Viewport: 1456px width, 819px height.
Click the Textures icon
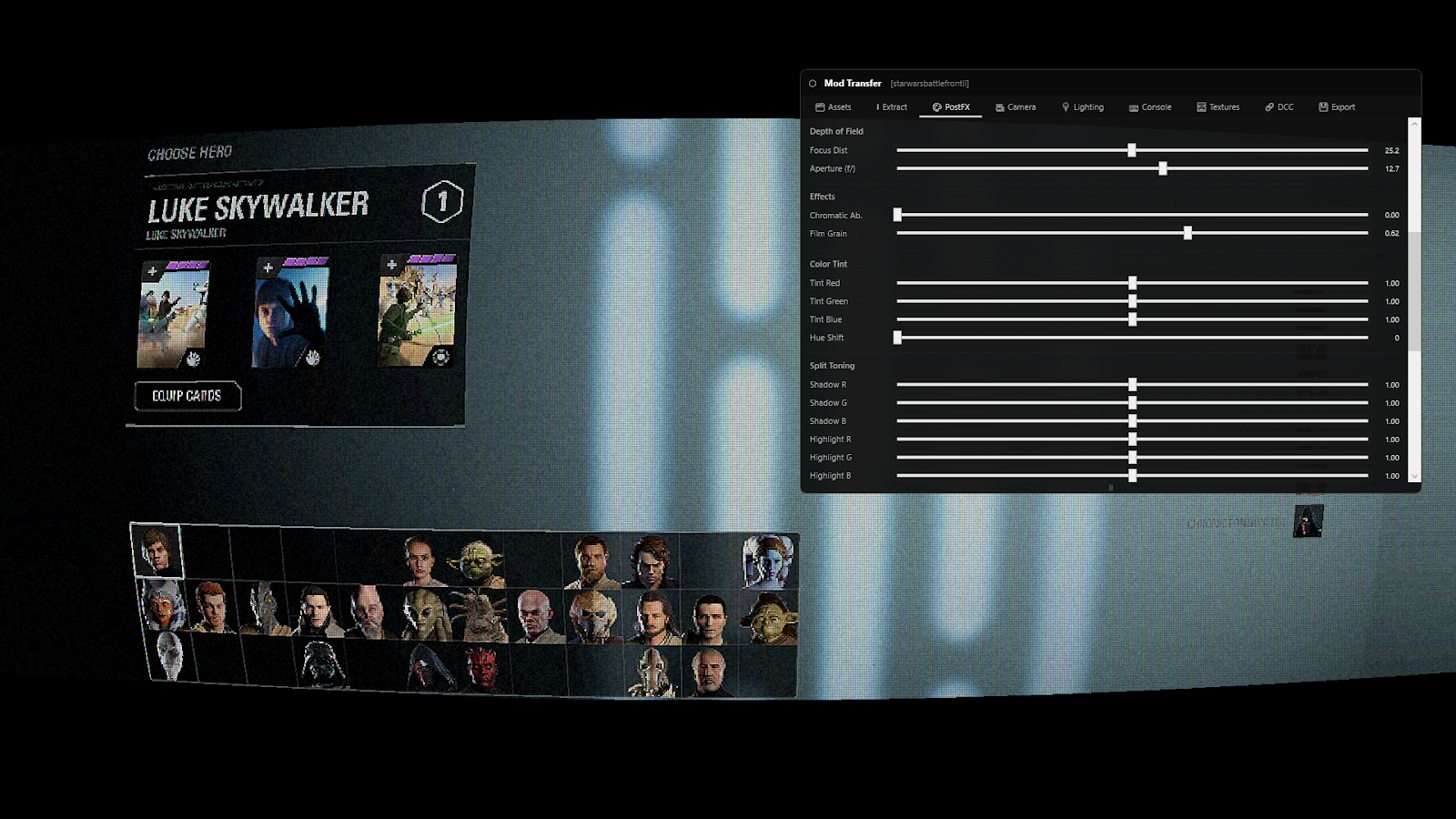coord(1201,106)
